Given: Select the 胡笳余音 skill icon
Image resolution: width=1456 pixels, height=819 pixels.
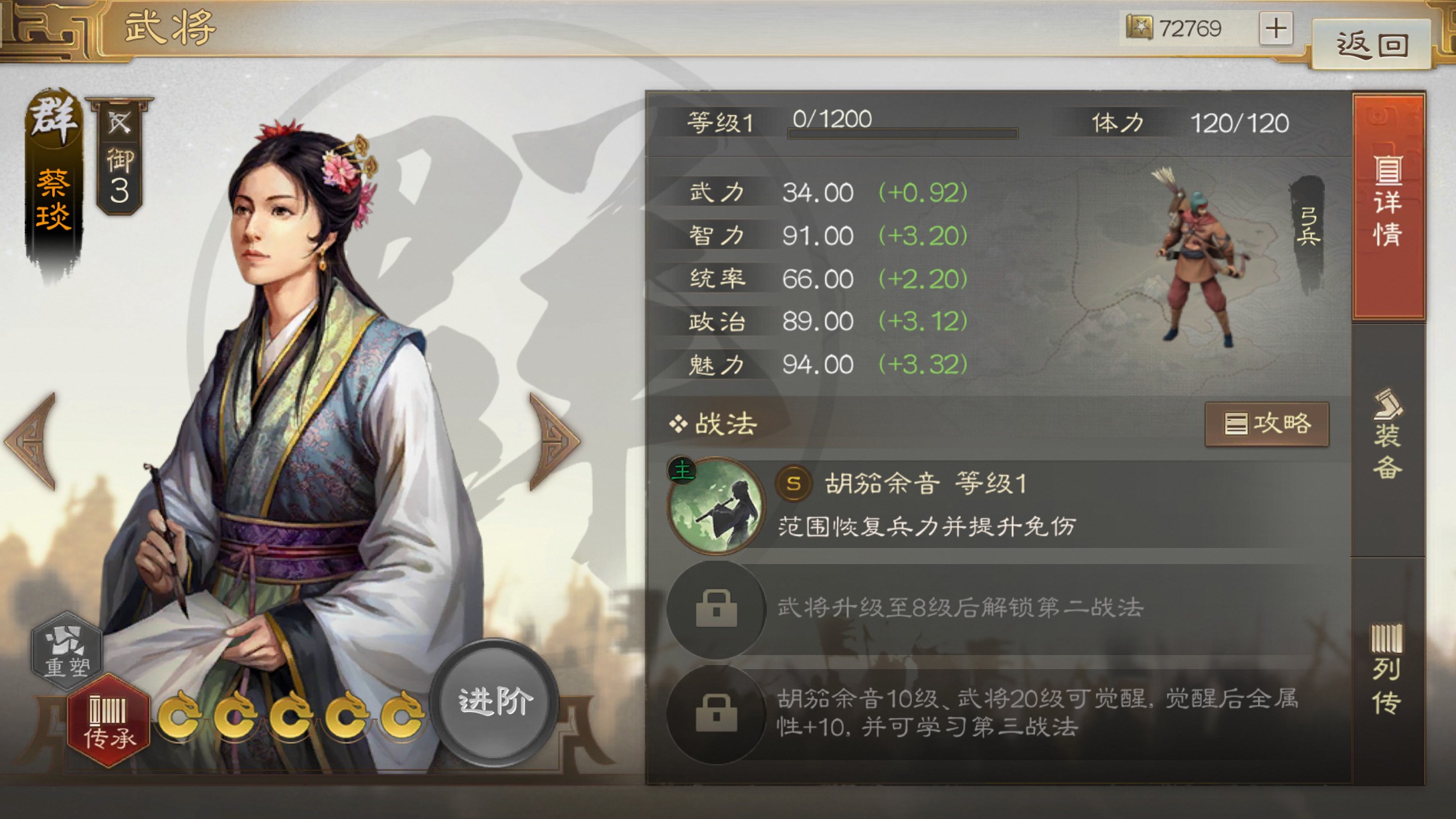Looking at the screenshot, I should [x=716, y=505].
